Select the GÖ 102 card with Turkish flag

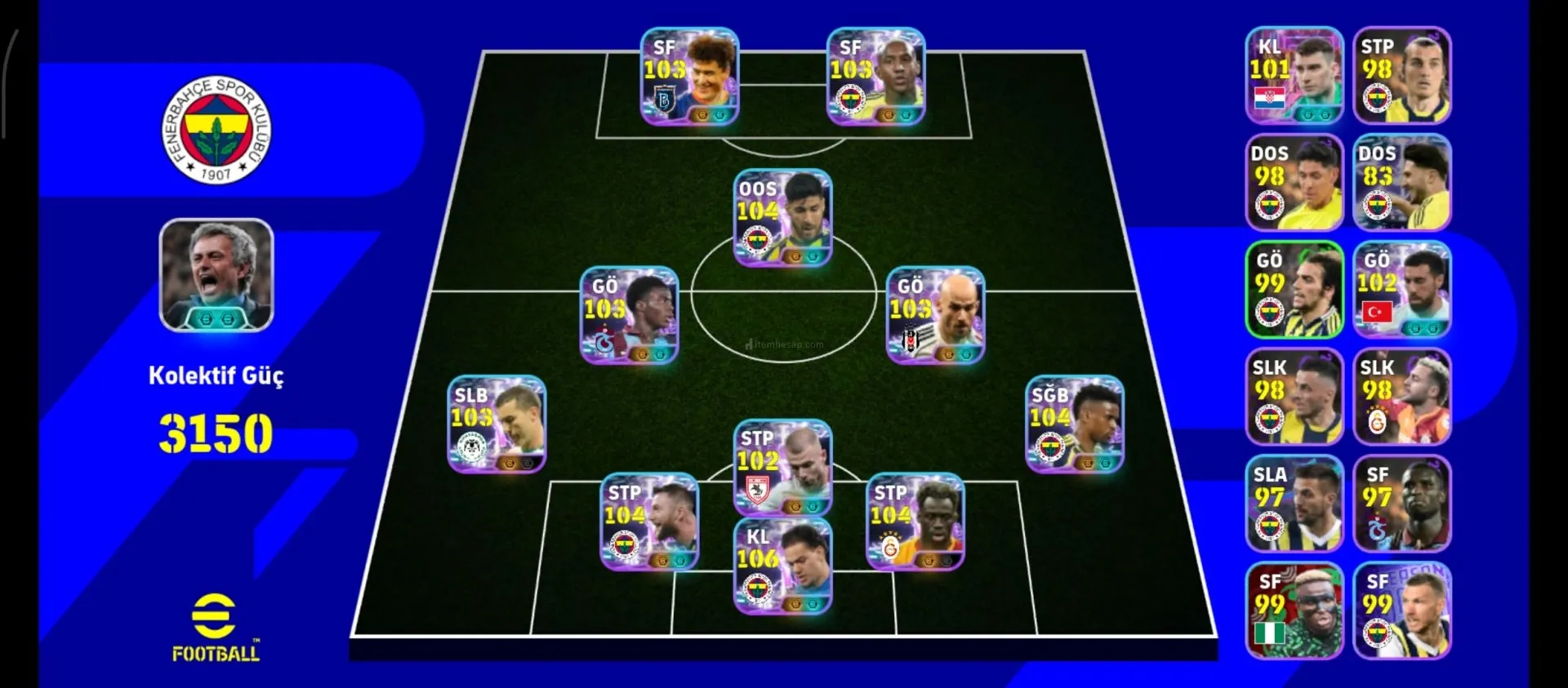tap(1401, 290)
